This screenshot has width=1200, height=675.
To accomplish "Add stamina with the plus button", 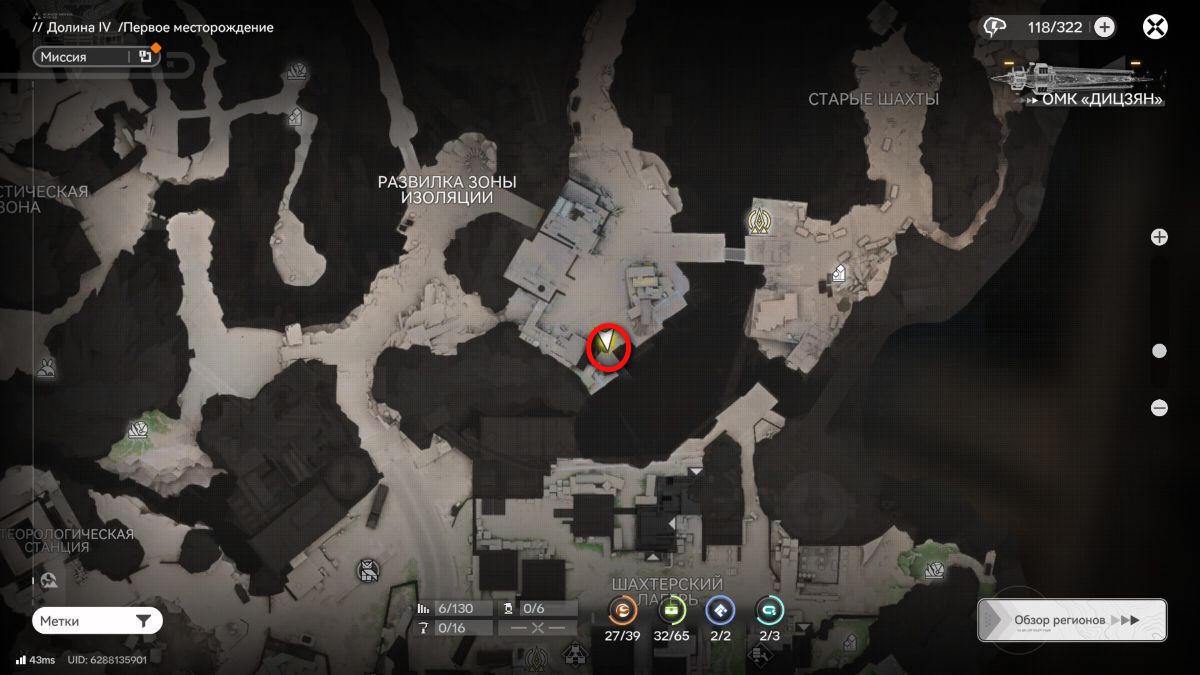I will [1104, 27].
